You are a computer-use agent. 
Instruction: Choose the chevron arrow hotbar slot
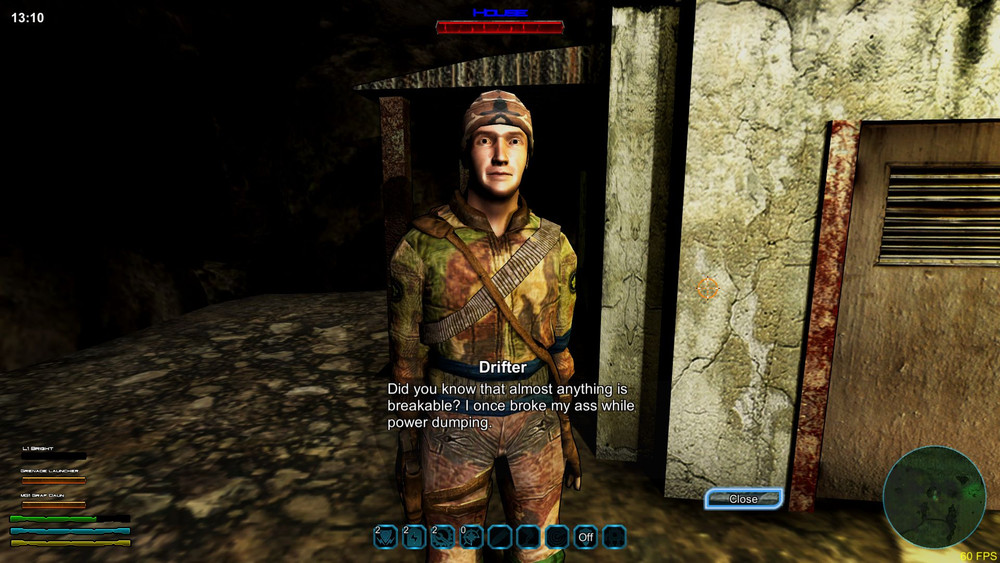click(x=528, y=537)
